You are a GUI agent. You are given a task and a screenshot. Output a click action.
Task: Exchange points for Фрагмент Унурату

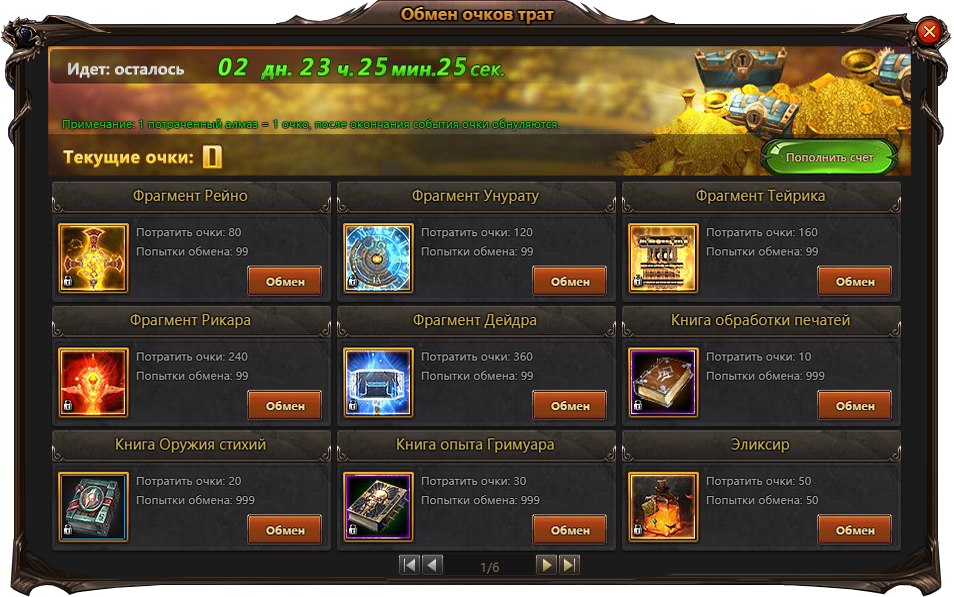pyautogui.click(x=570, y=281)
